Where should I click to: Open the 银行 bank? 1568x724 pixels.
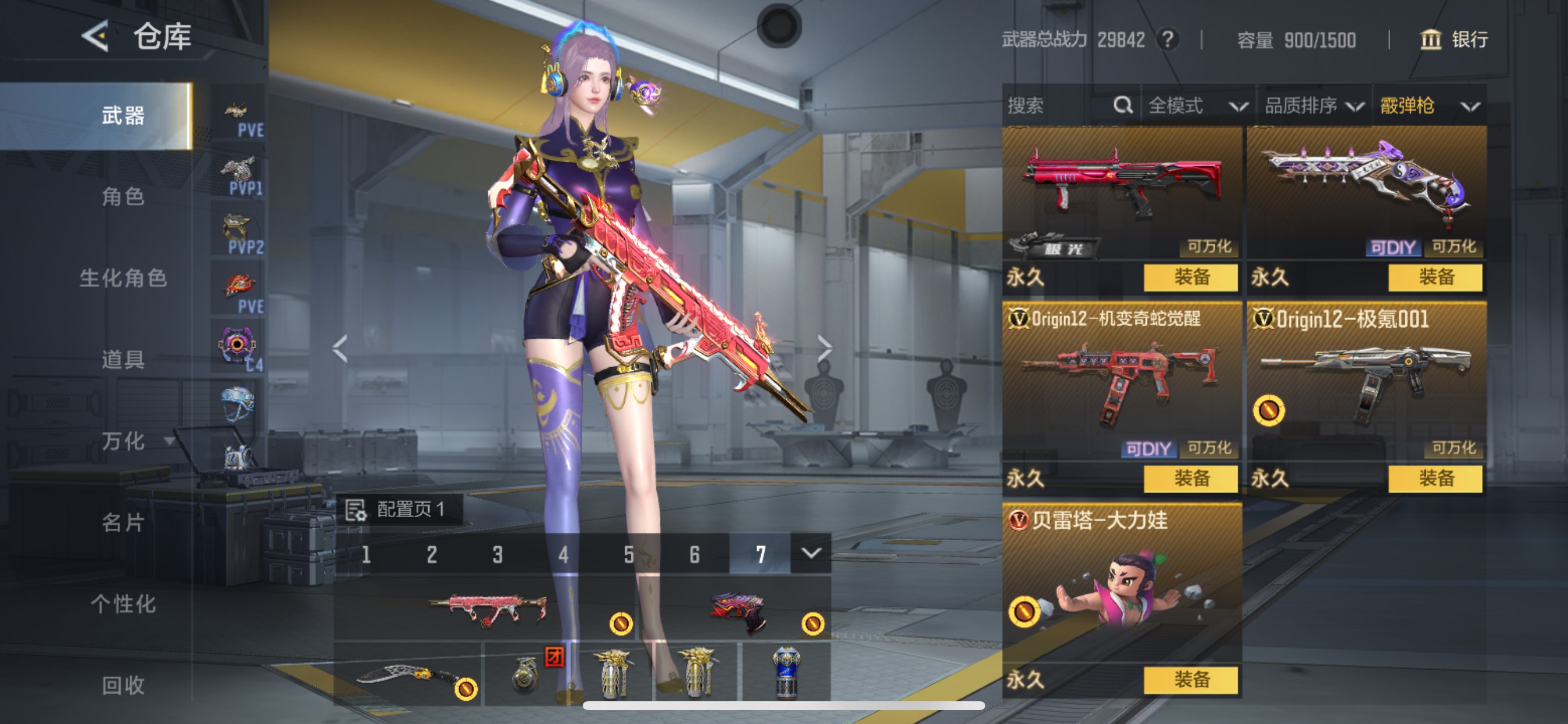[1454, 40]
